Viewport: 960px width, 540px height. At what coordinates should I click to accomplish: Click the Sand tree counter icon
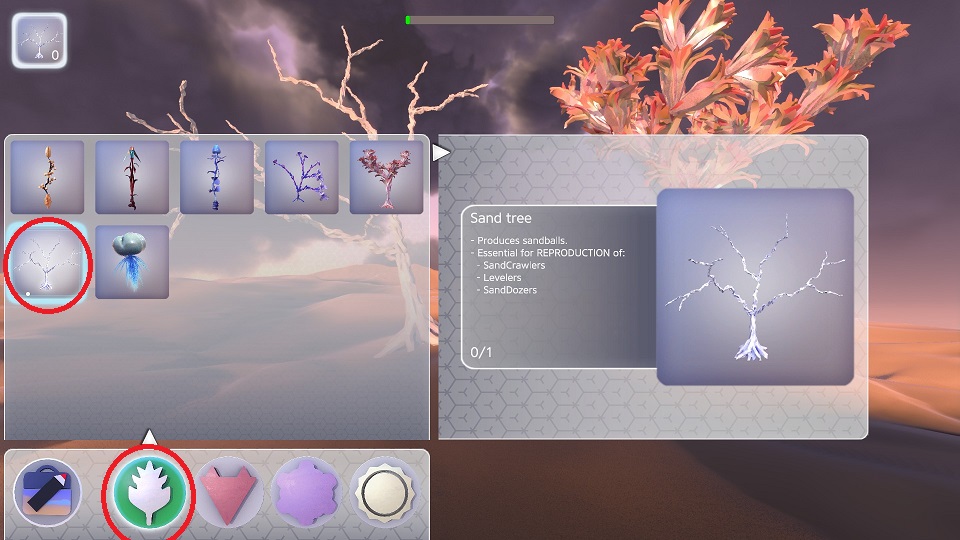[x=40, y=40]
